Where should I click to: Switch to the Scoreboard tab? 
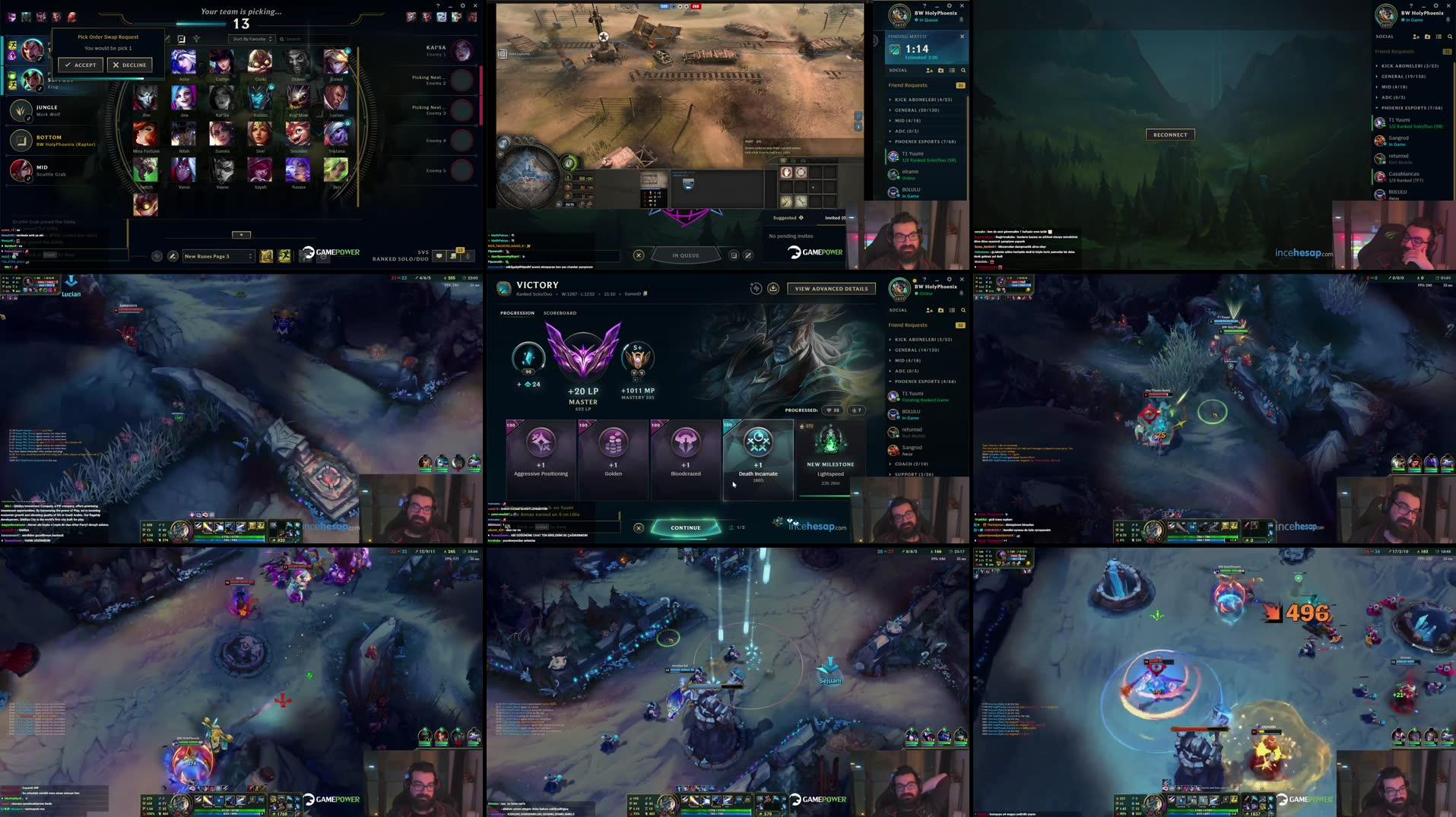(560, 313)
